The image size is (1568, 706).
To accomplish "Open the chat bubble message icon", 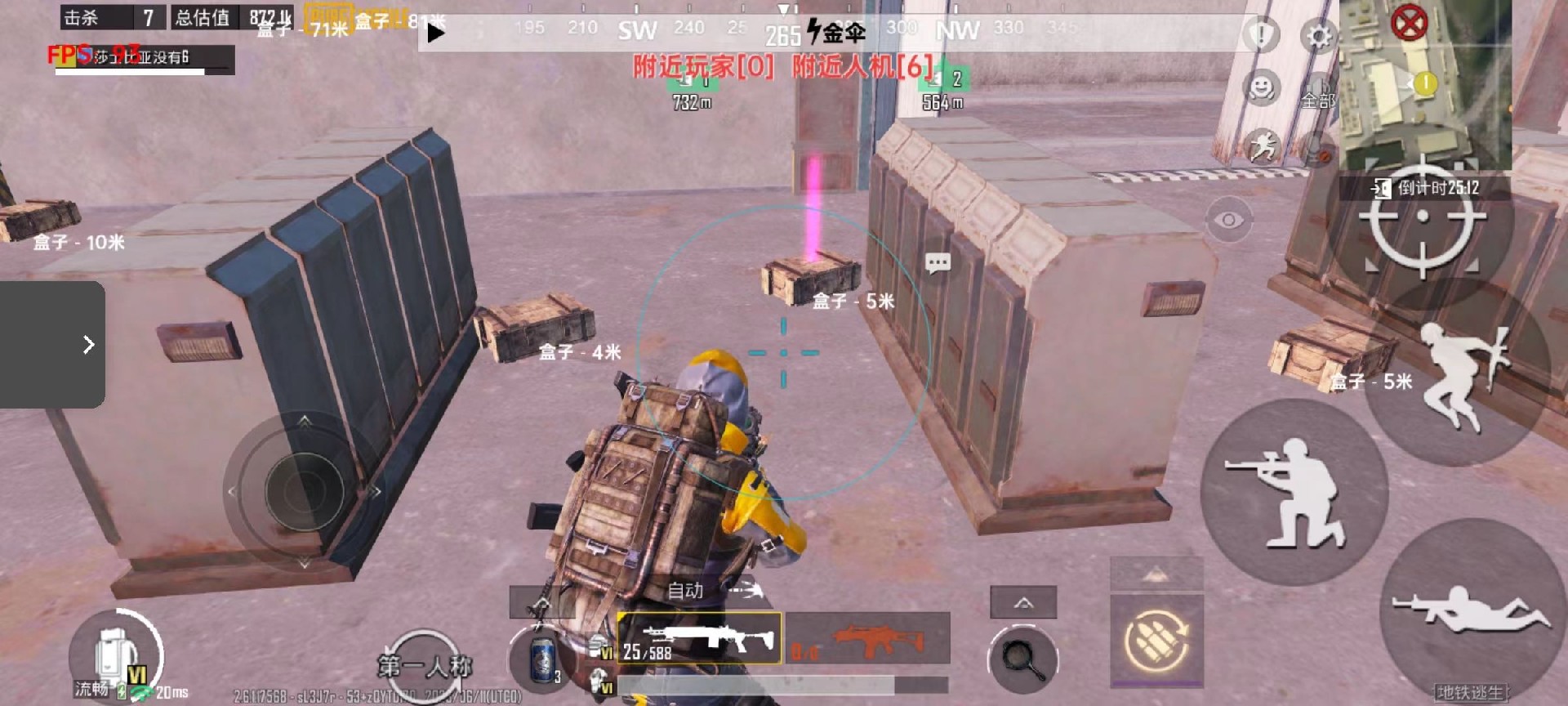I will 938,262.
